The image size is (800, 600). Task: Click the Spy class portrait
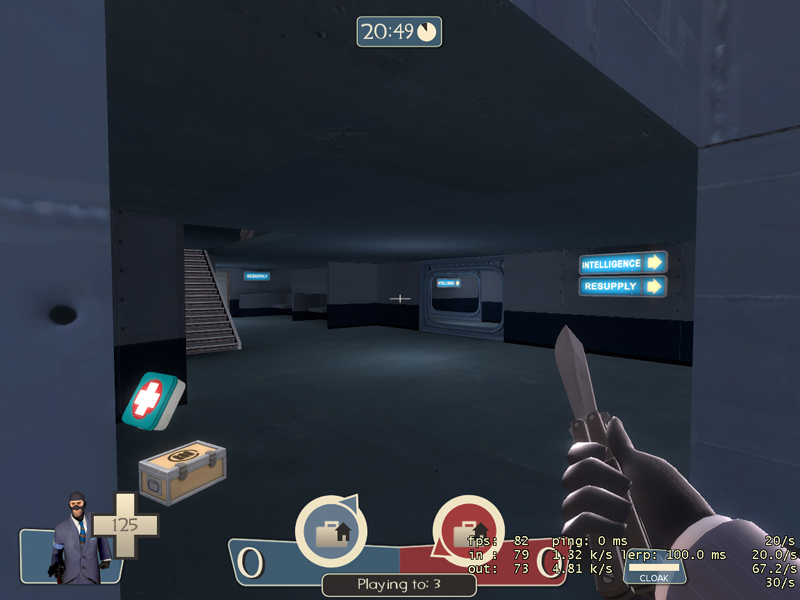[73, 537]
